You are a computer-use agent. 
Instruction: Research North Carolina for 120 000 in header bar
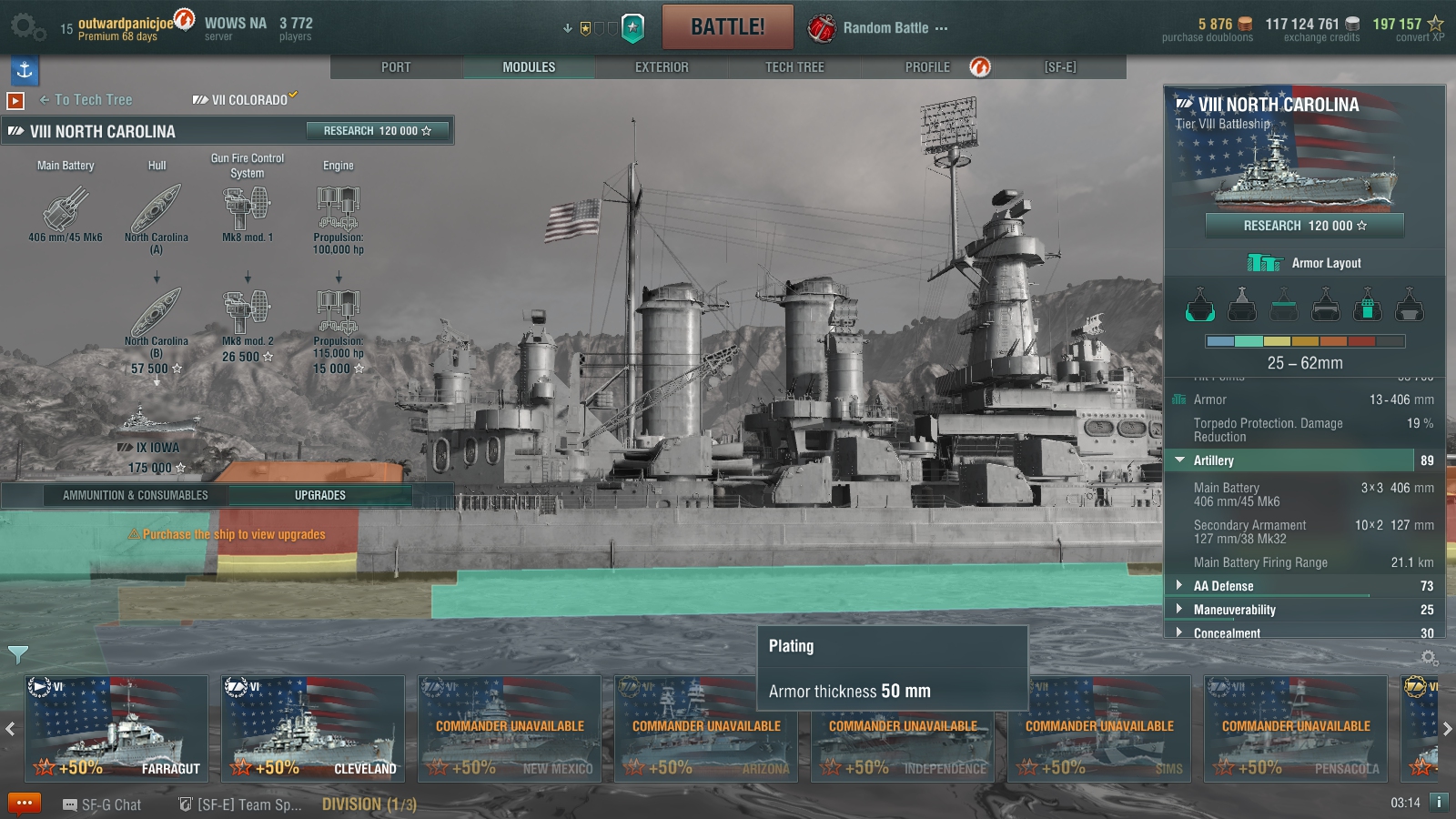(x=378, y=131)
